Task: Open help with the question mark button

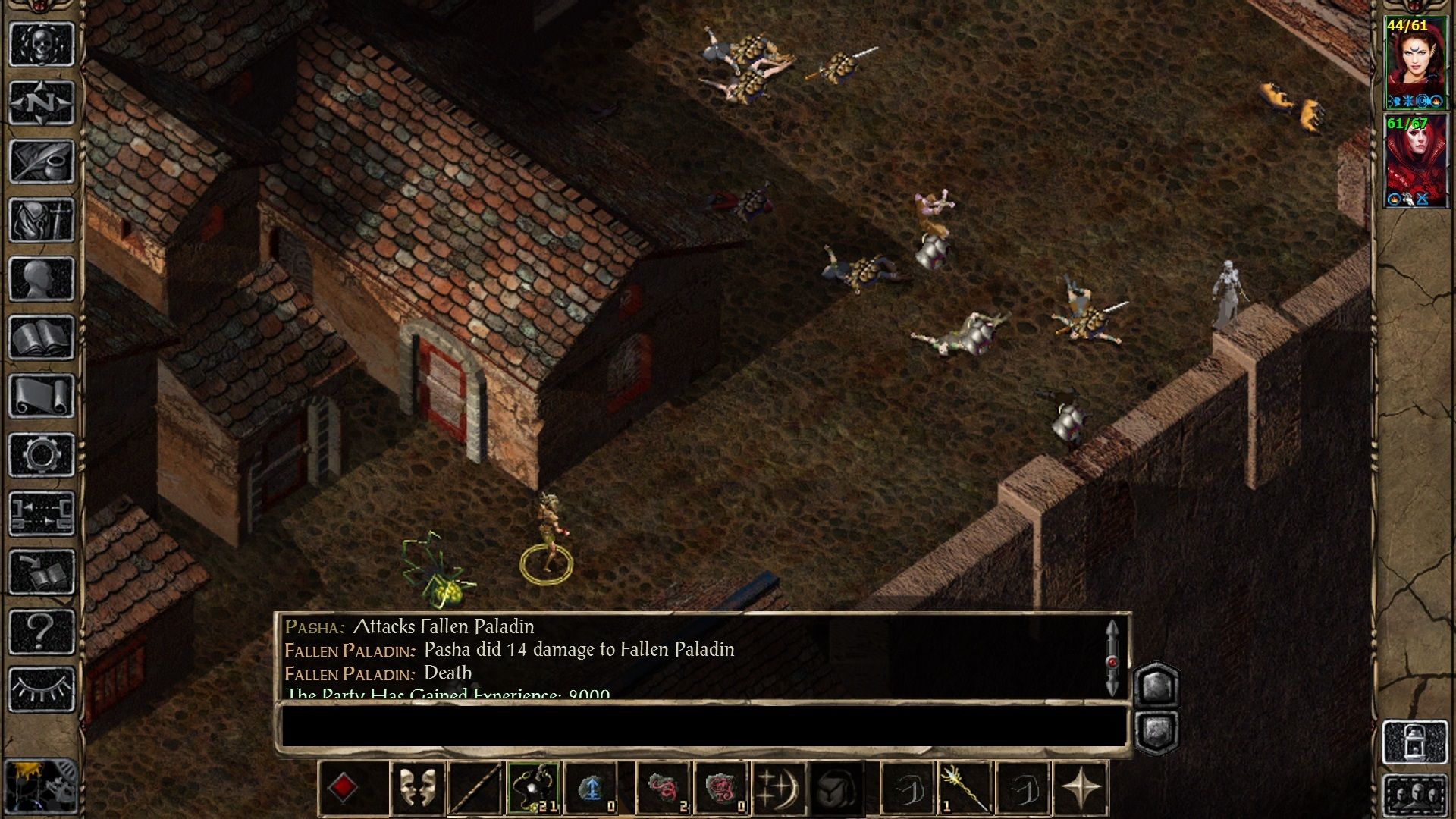Action: pos(42,630)
